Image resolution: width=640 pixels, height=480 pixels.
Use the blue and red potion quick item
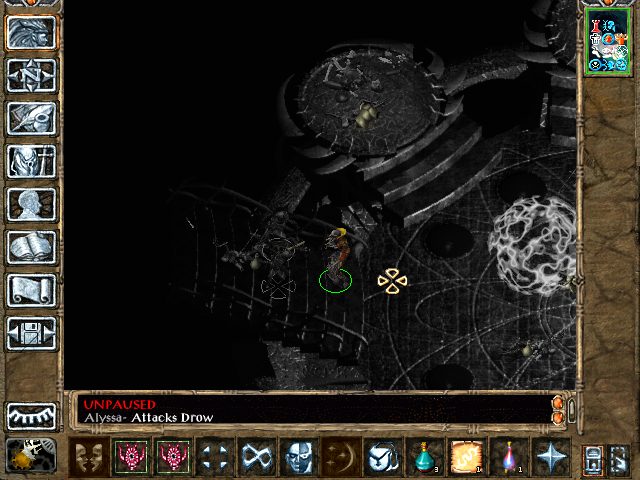tap(509, 456)
